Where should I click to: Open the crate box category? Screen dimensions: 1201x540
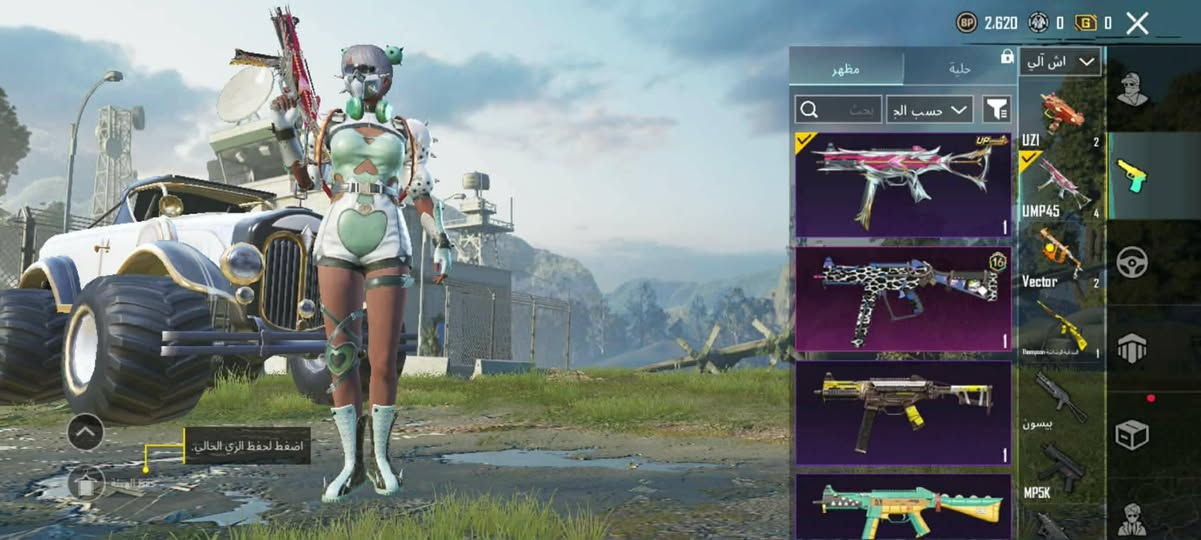coord(1132,434)
